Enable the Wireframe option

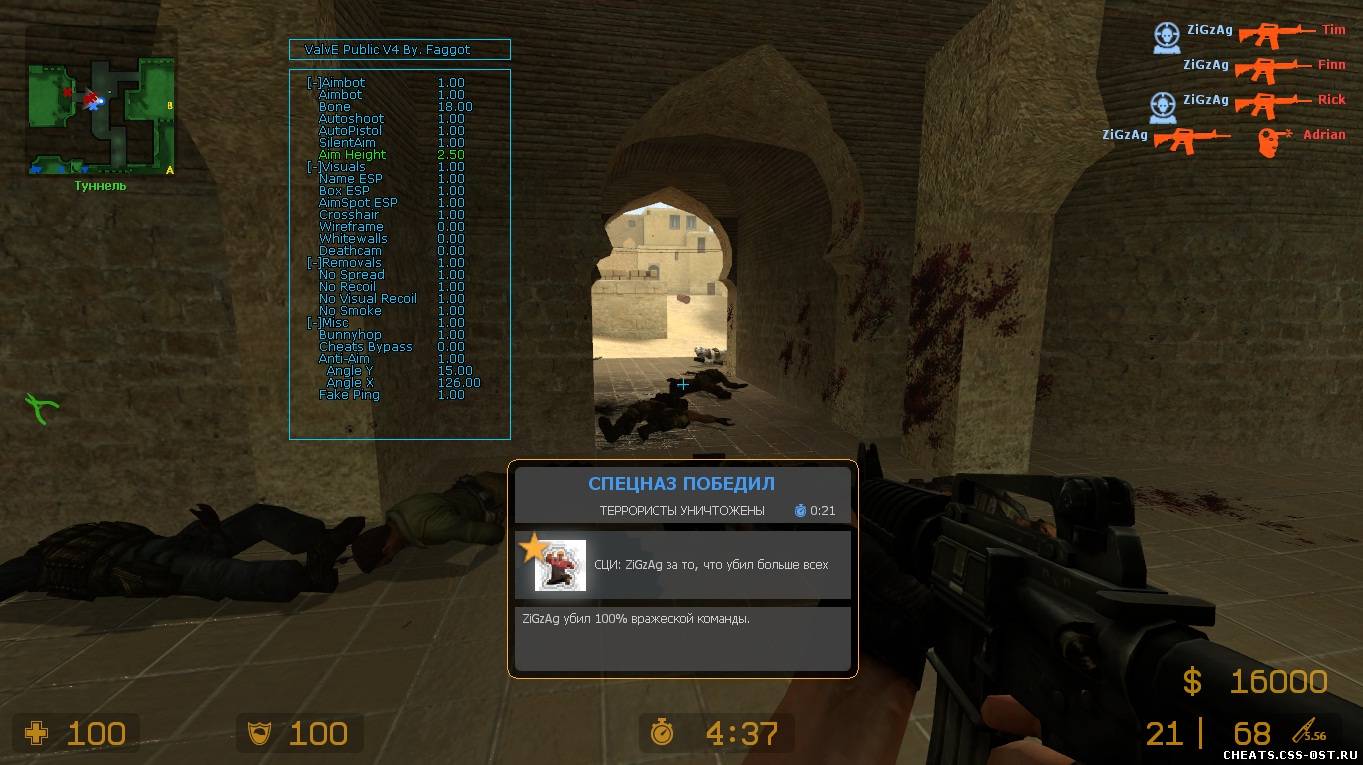351,227
